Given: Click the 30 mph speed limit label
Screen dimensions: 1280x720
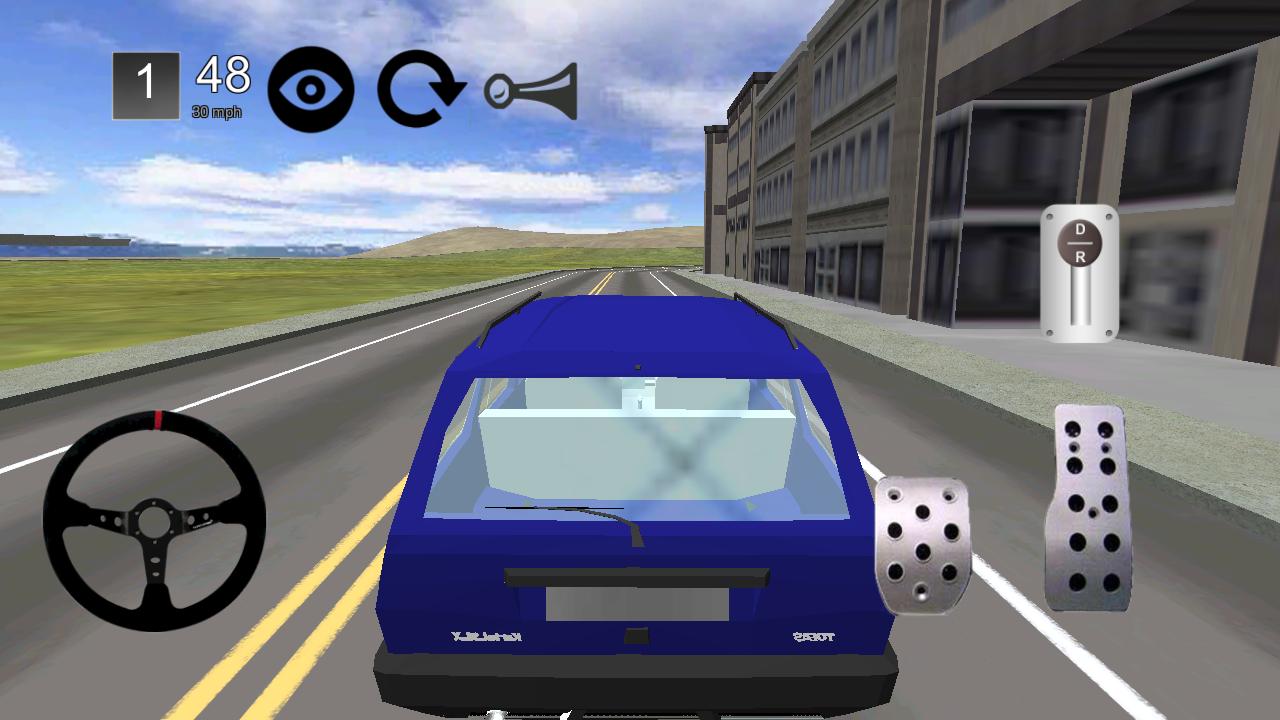Looking at the screenshot, I should click(216, 109).
